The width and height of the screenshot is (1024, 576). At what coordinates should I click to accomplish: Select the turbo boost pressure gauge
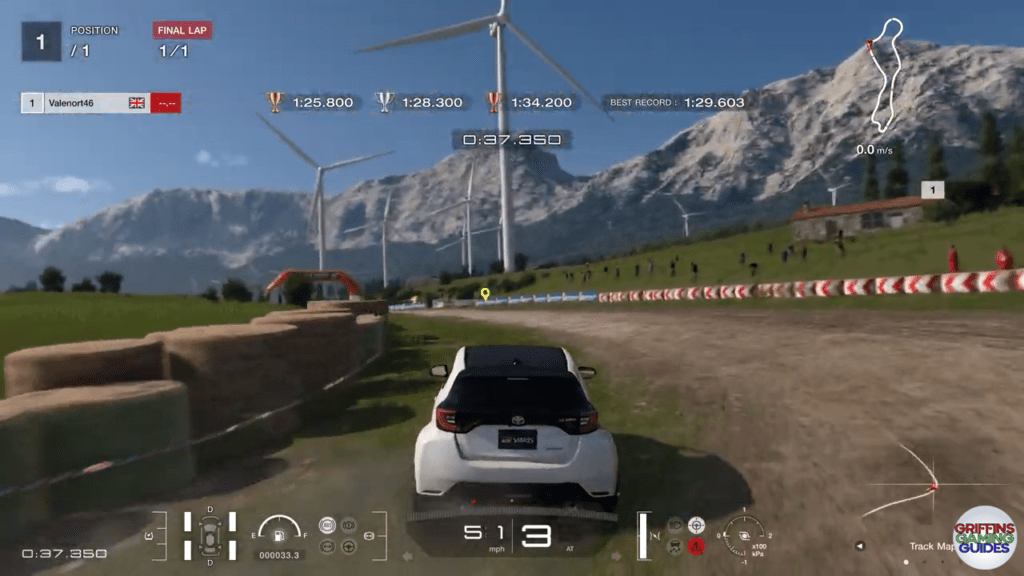click(x=744, y=533)
